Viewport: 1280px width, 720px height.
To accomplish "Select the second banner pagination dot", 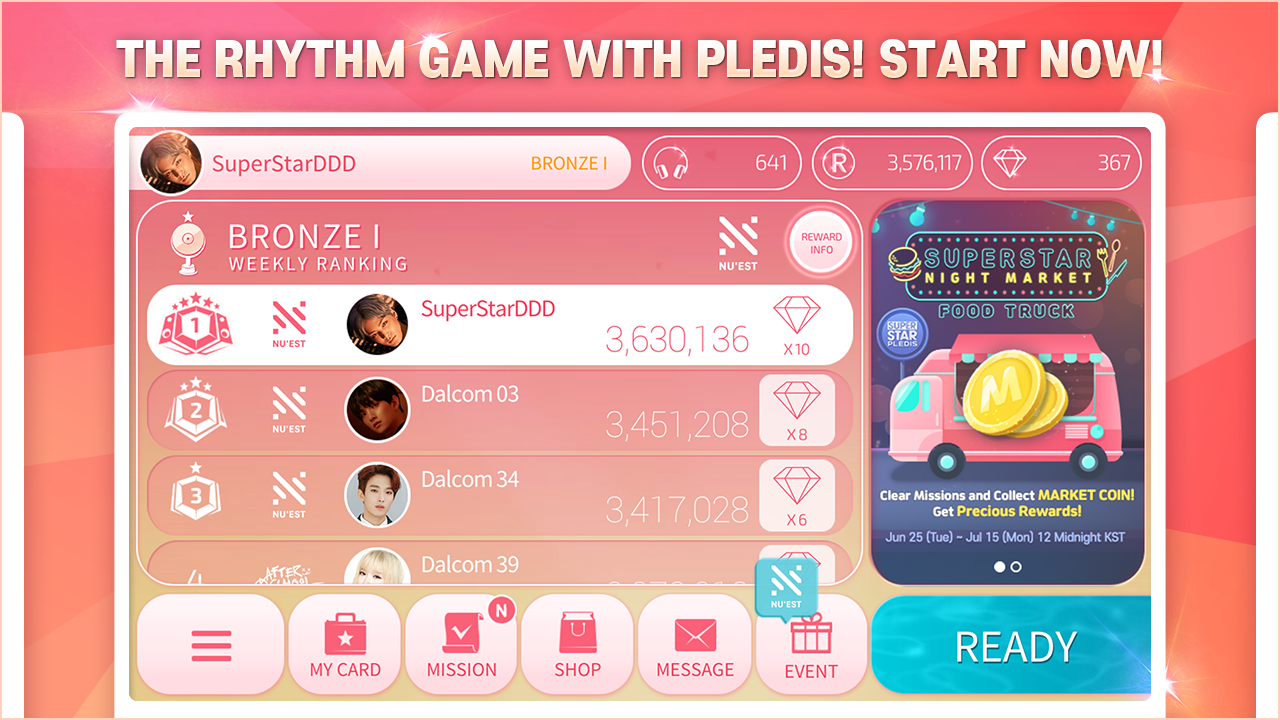I will 1018,566.
